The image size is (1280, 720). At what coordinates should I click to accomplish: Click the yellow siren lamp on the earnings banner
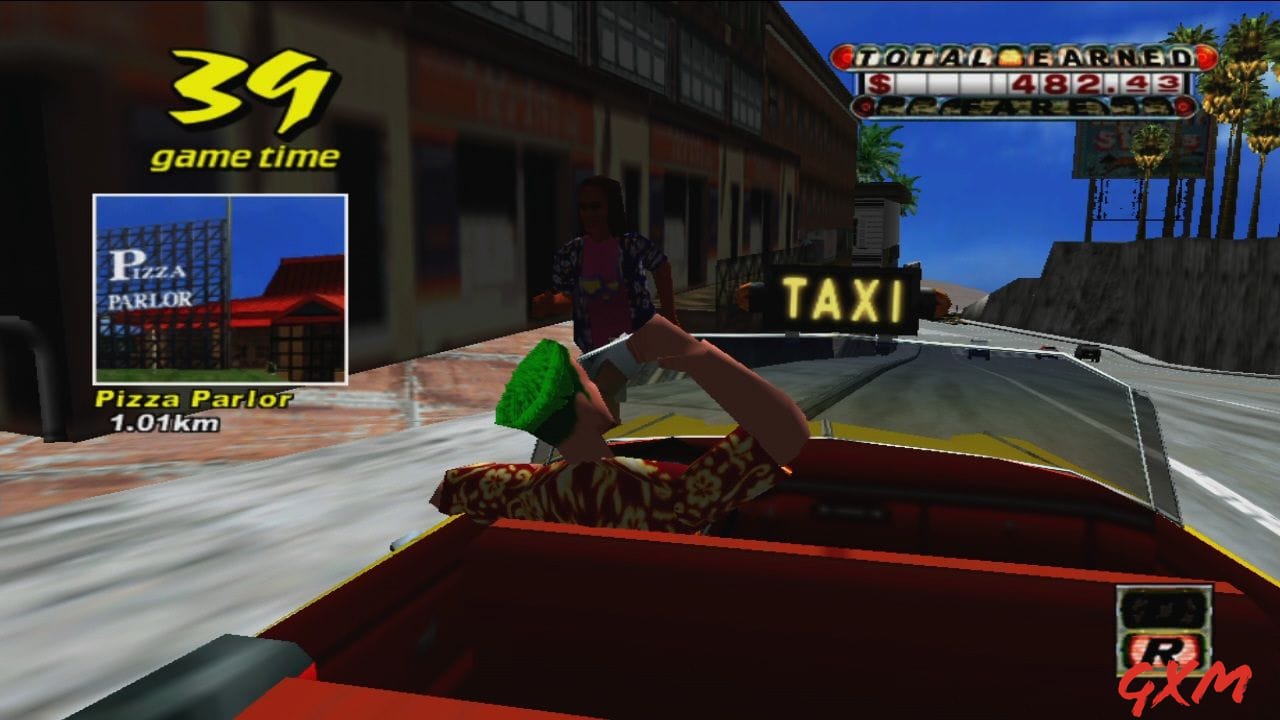[1011, 58]
